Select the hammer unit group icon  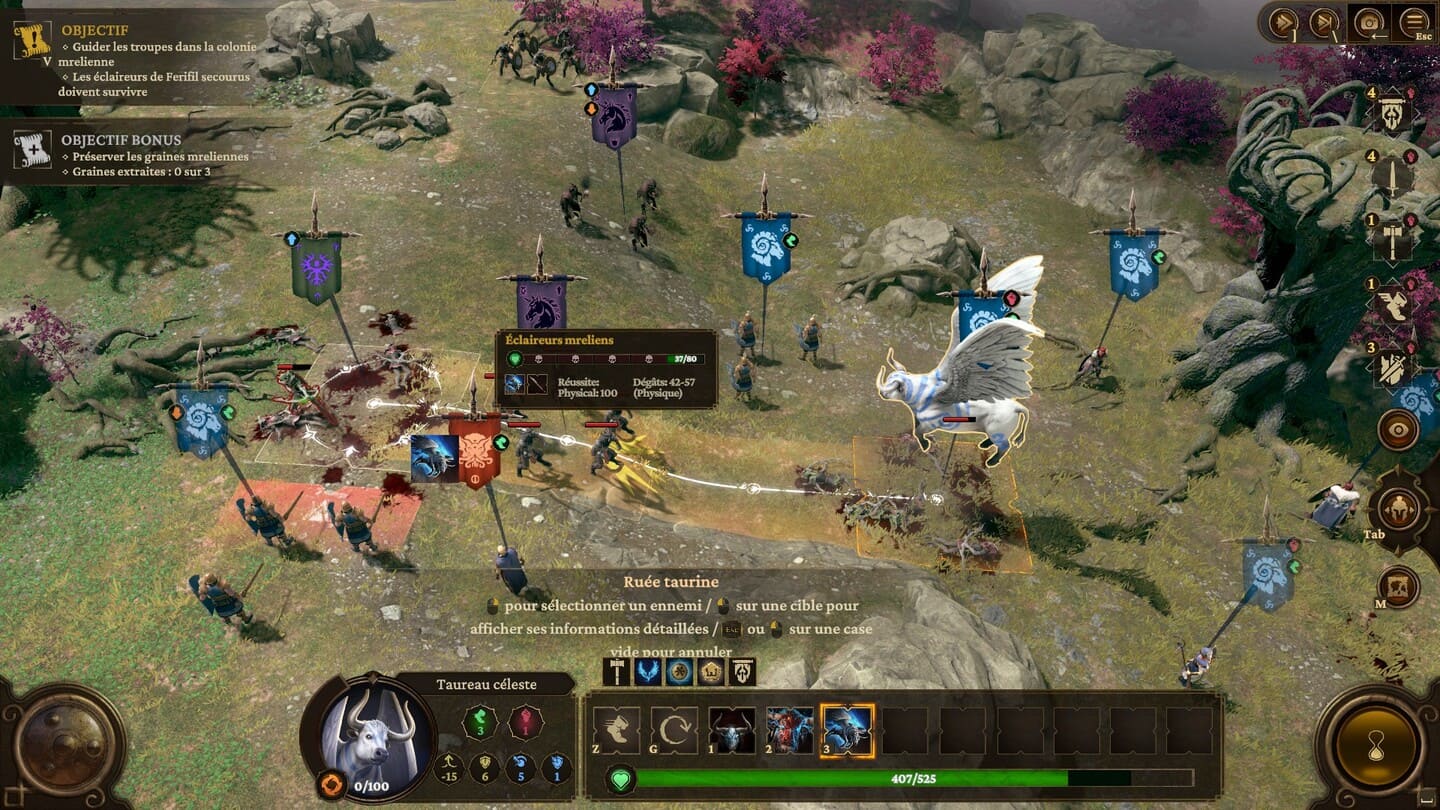click(x=1391, y=241)
